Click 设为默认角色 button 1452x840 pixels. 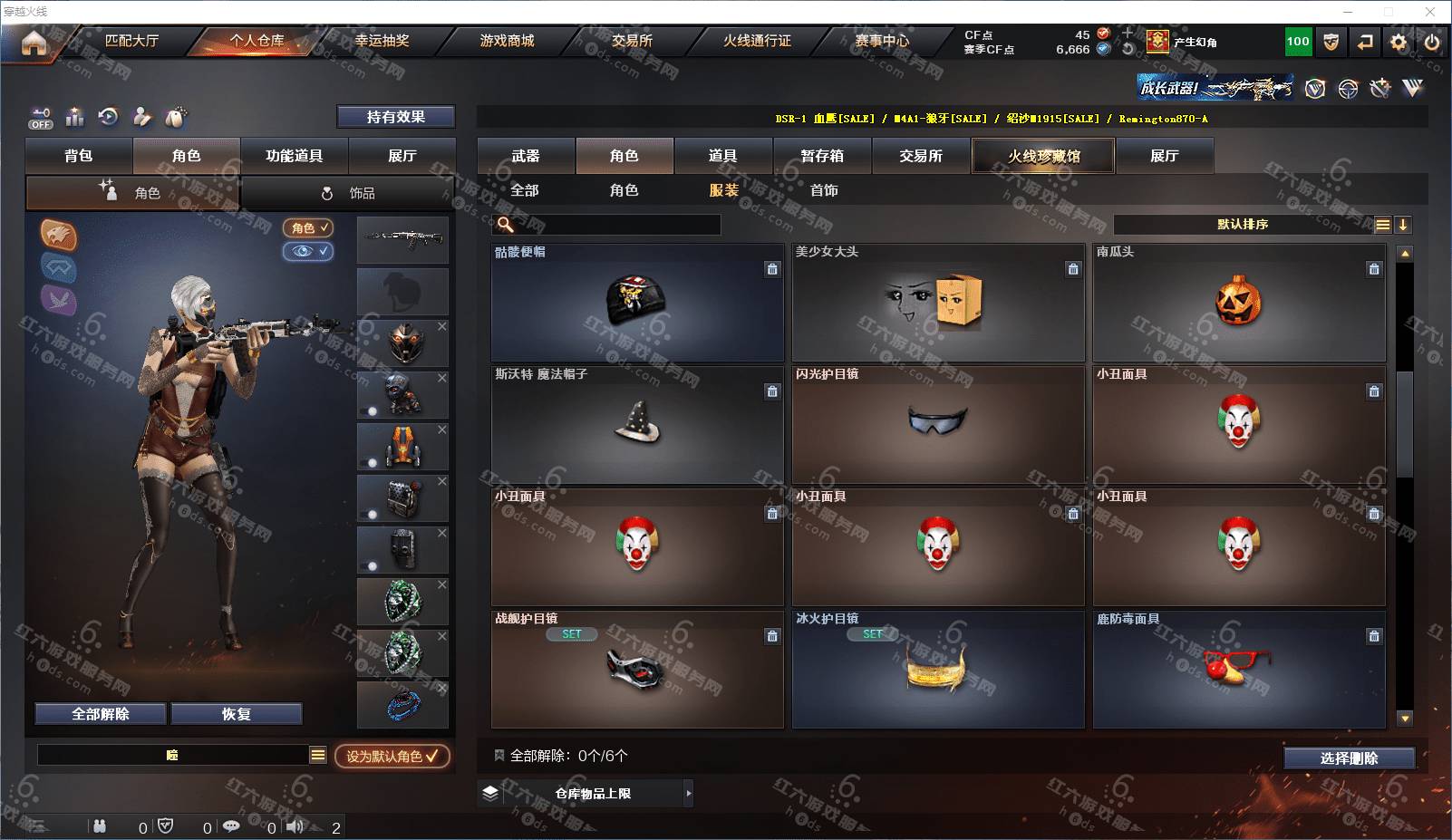[x=392, y=756]
